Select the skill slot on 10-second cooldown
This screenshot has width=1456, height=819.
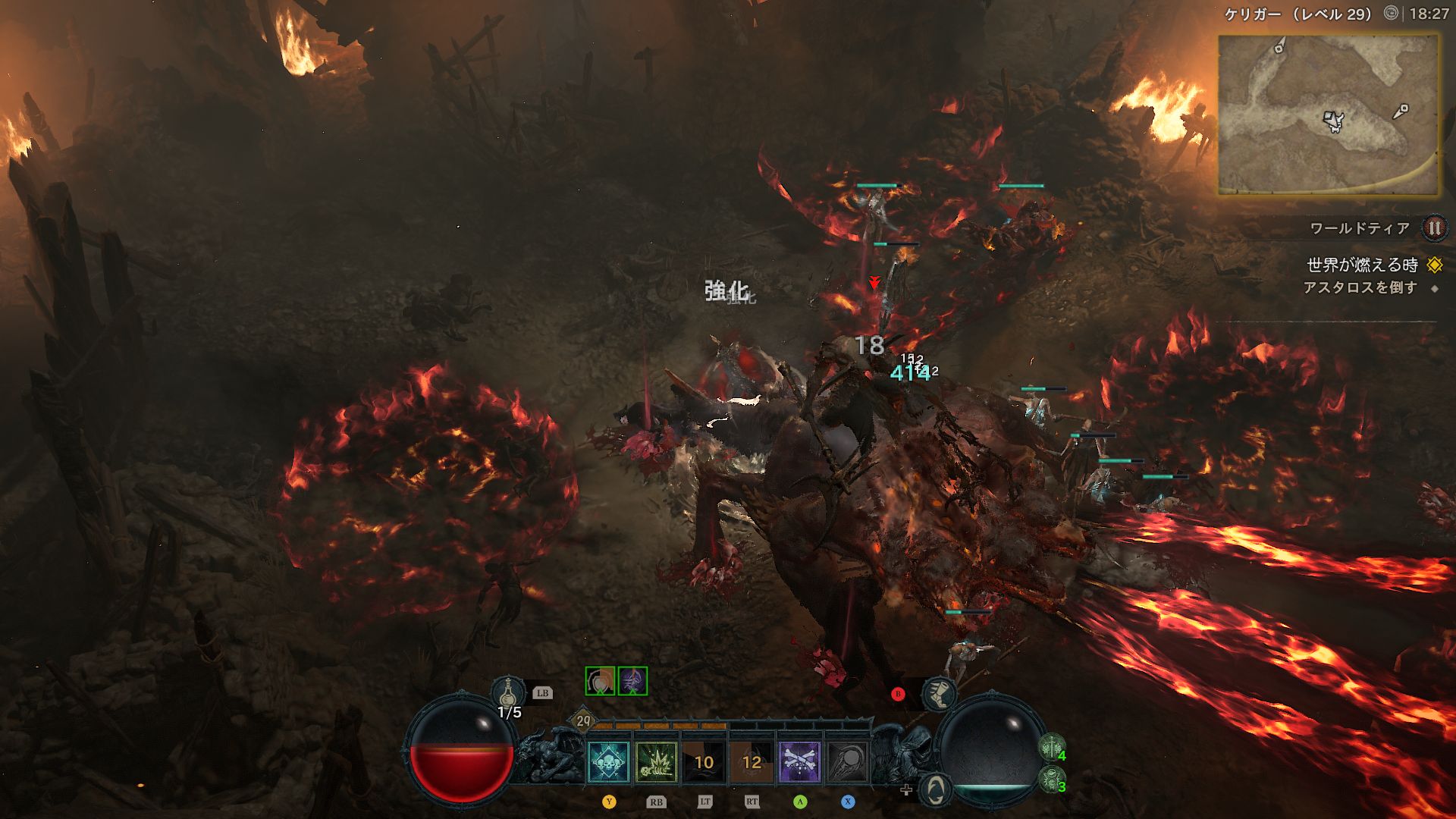pos(704,762)
